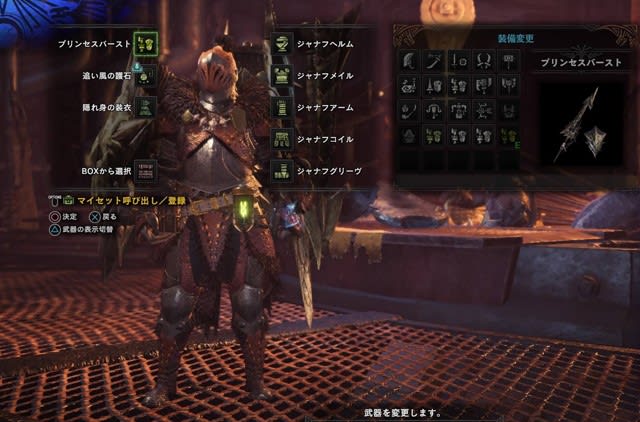This screenshot has width=640, height=422.
Task: Select the ジャナフヘルム helmet slot
Action: (x=283, y=43)
